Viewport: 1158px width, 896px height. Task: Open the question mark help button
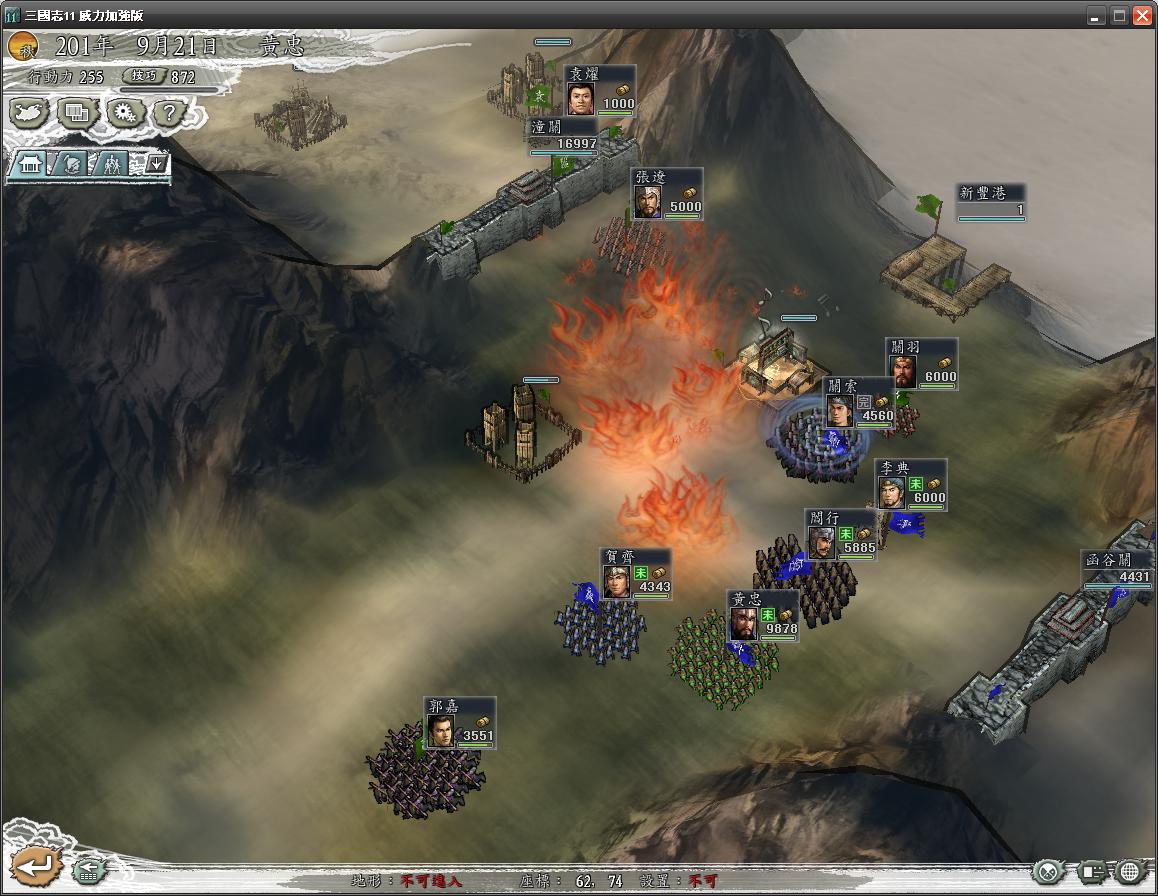pos(169,113)
